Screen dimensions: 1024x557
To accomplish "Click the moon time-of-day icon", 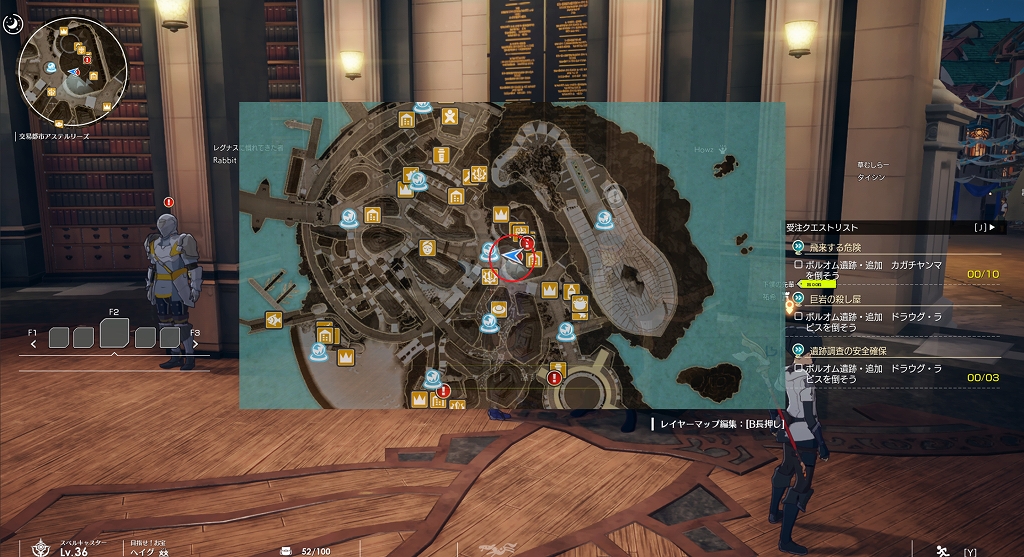I will click(x=12, y=23).
